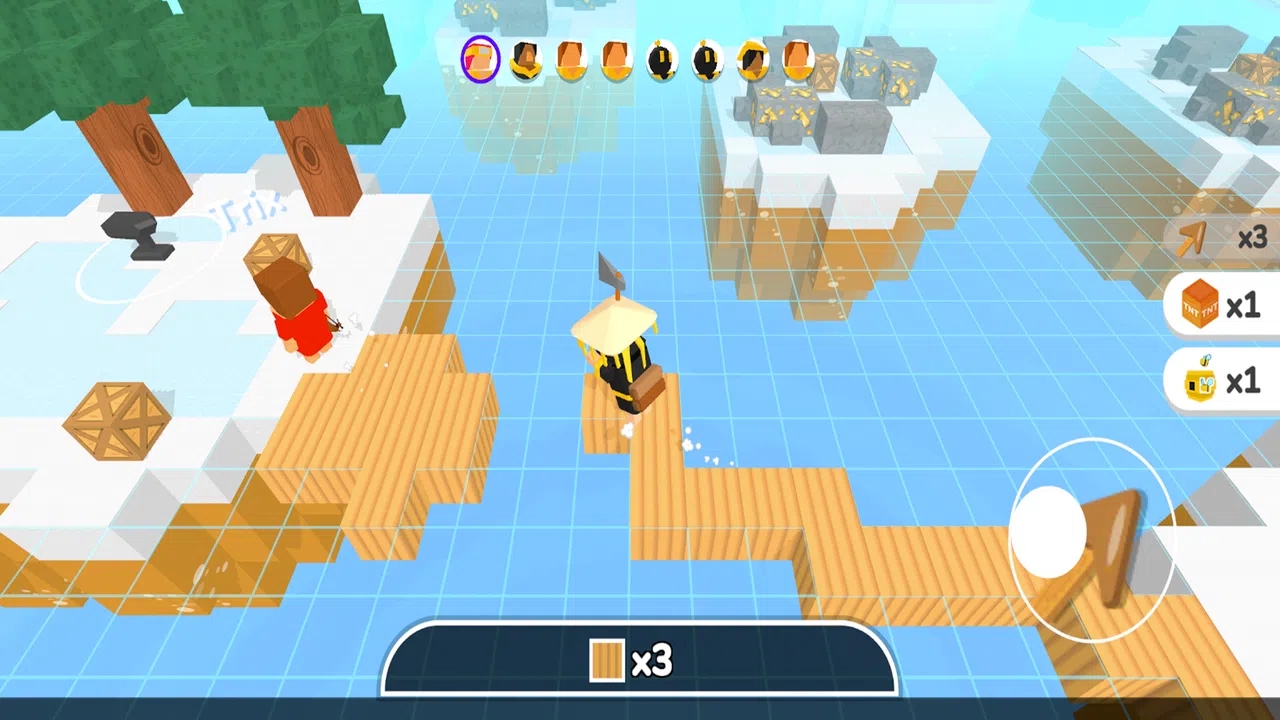This screenshot has height=720, width=1280.
Task: Tap the rightmost avatar in the player row
Action: (x=799, y=60)
